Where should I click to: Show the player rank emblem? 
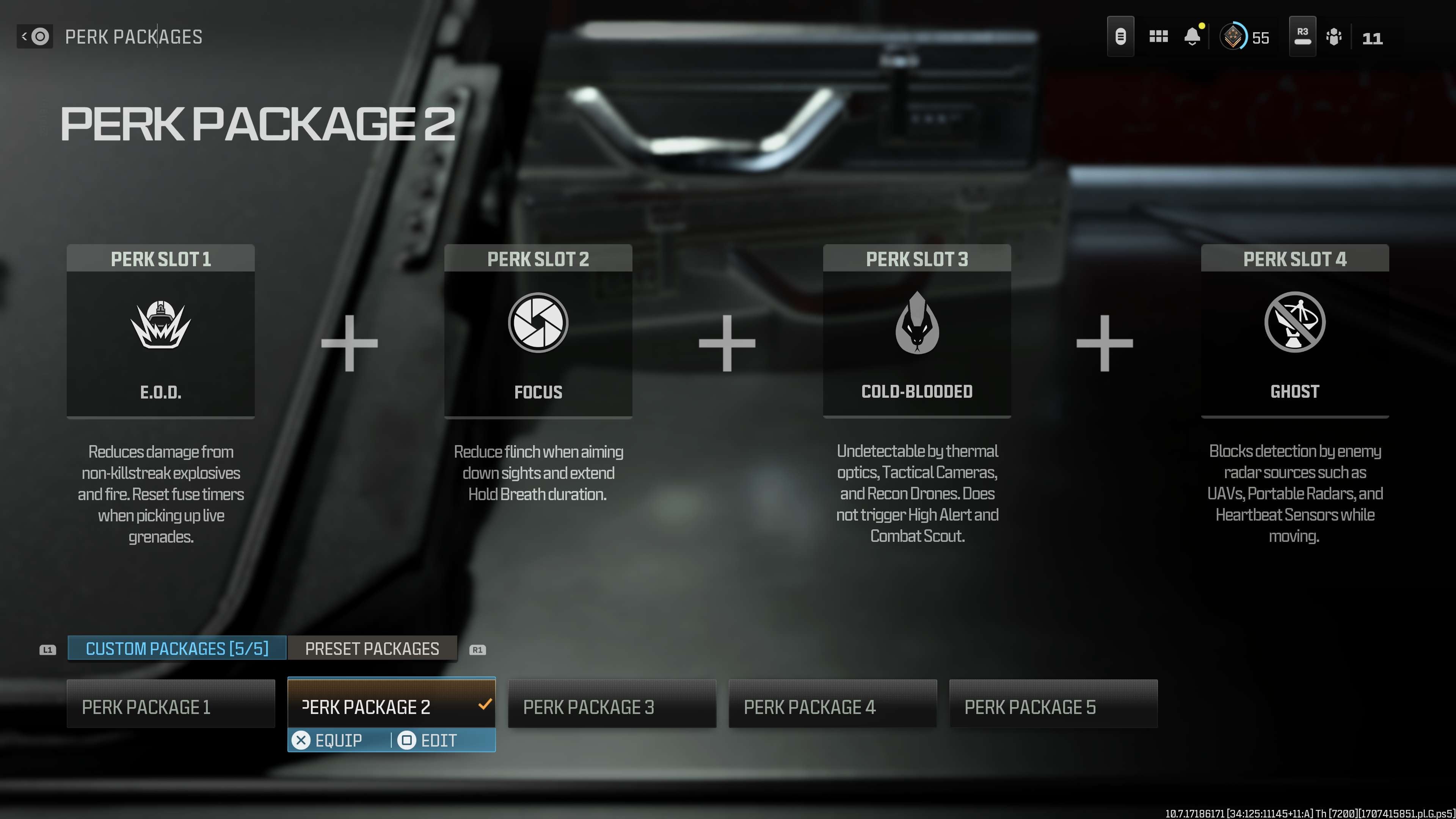pyautogui.click(x=1233, y=37)
